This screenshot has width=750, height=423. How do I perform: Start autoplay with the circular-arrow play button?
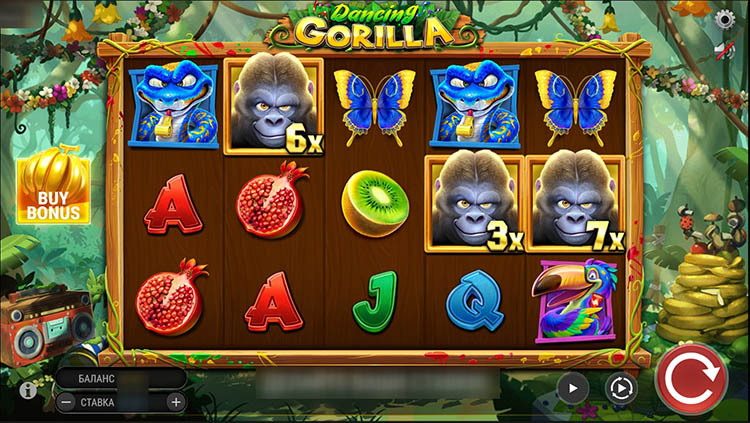coord(621,388)
